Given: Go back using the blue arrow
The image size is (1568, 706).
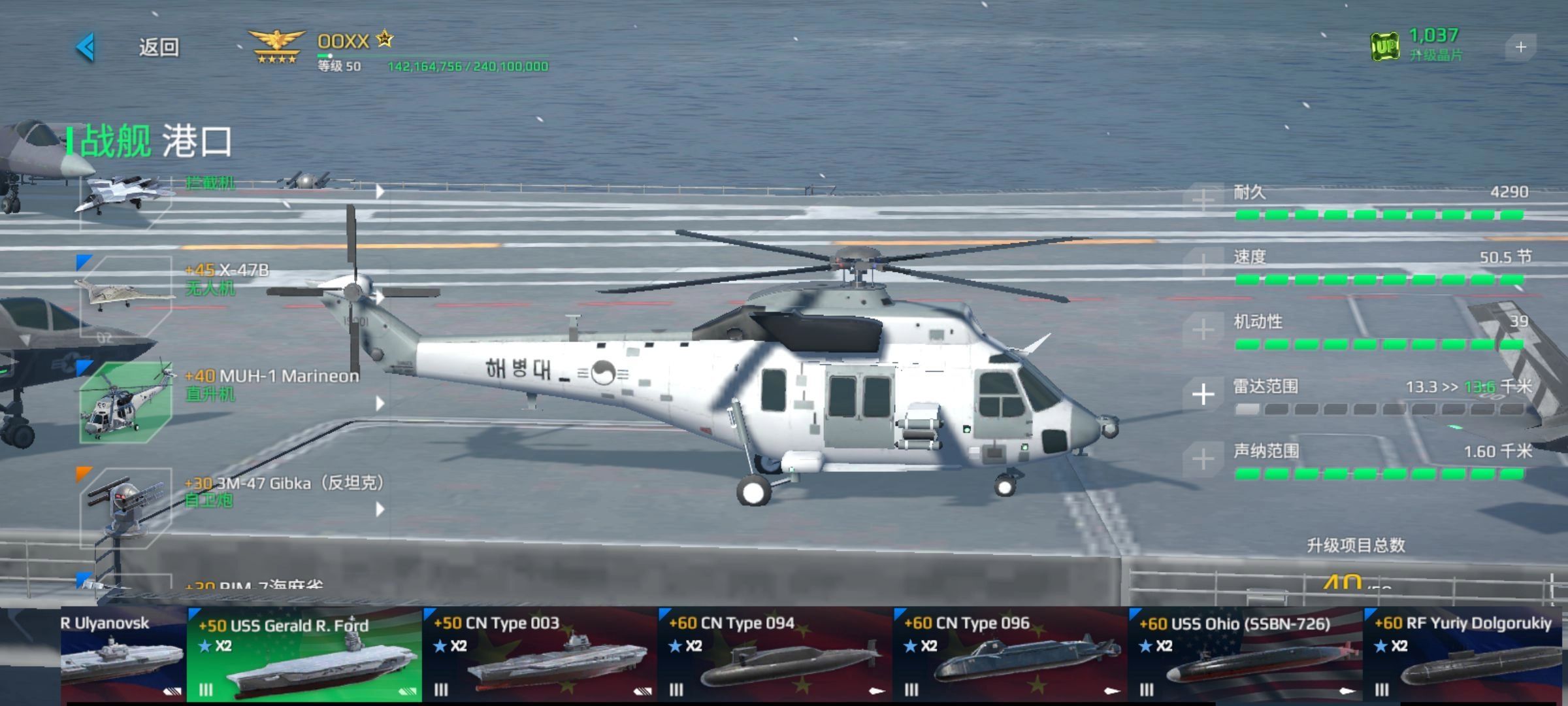Looking at the screenshot, I should tap(86, 47).
